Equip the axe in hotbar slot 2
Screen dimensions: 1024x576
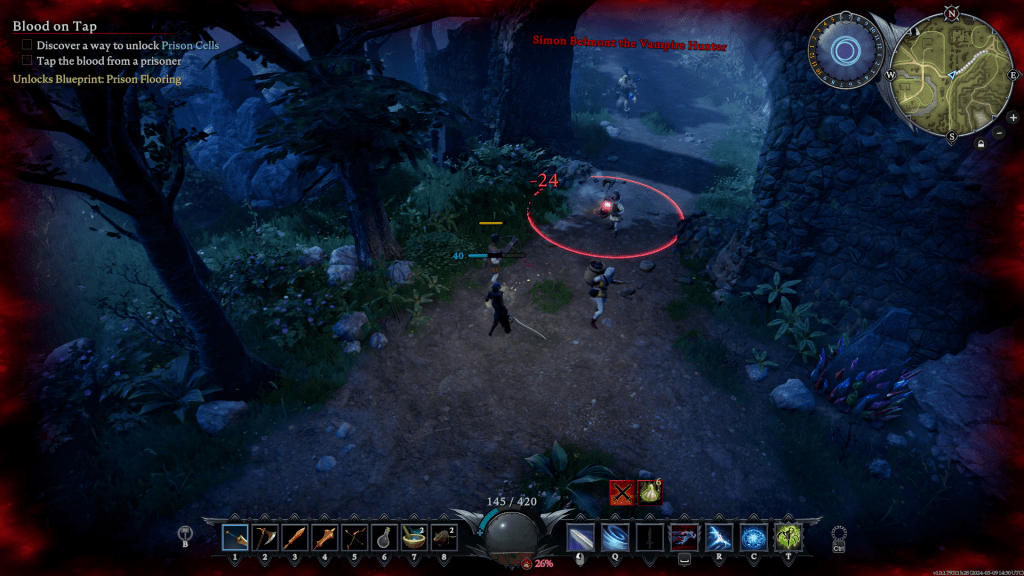point(265,537)
